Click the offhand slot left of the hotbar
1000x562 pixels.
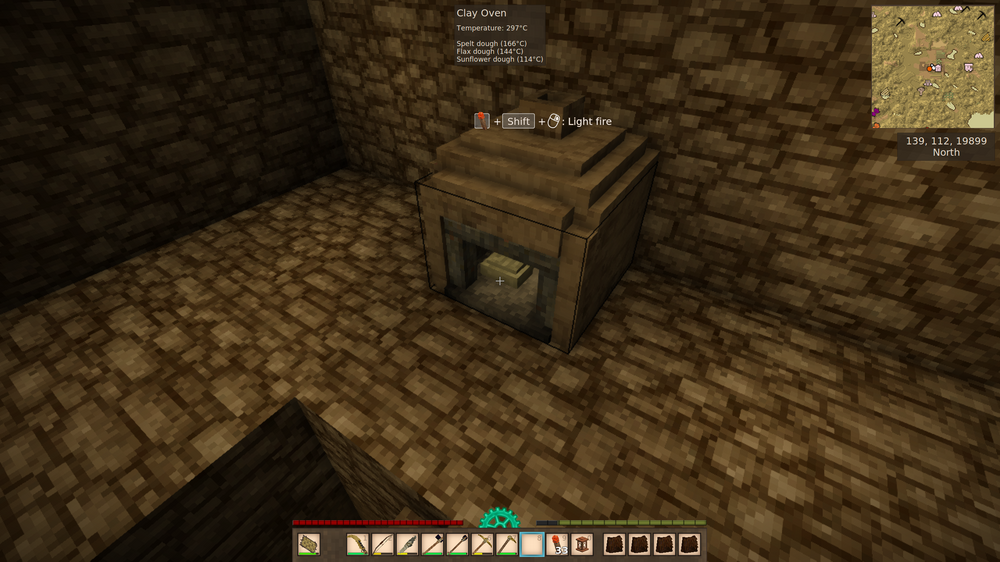point(309,544)
